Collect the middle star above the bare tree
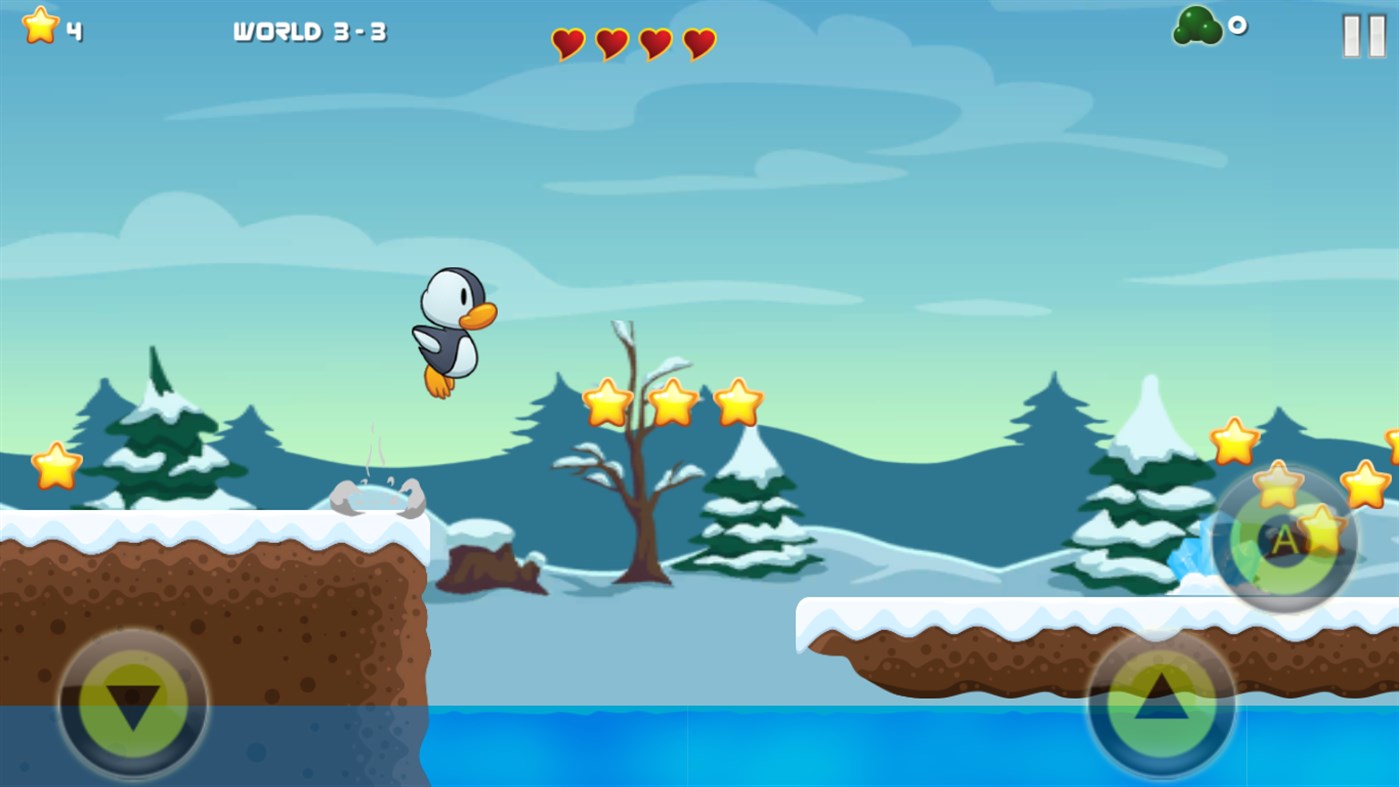 click(x=671, y=404)
